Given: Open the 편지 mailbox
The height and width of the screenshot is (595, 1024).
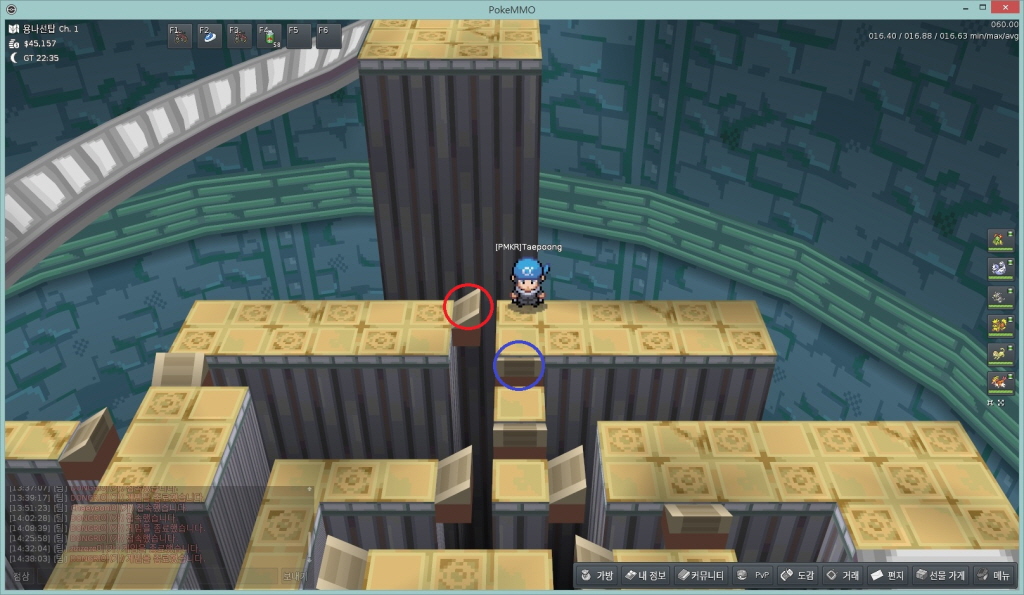Looking at the screenshot, I should (887, 575).
